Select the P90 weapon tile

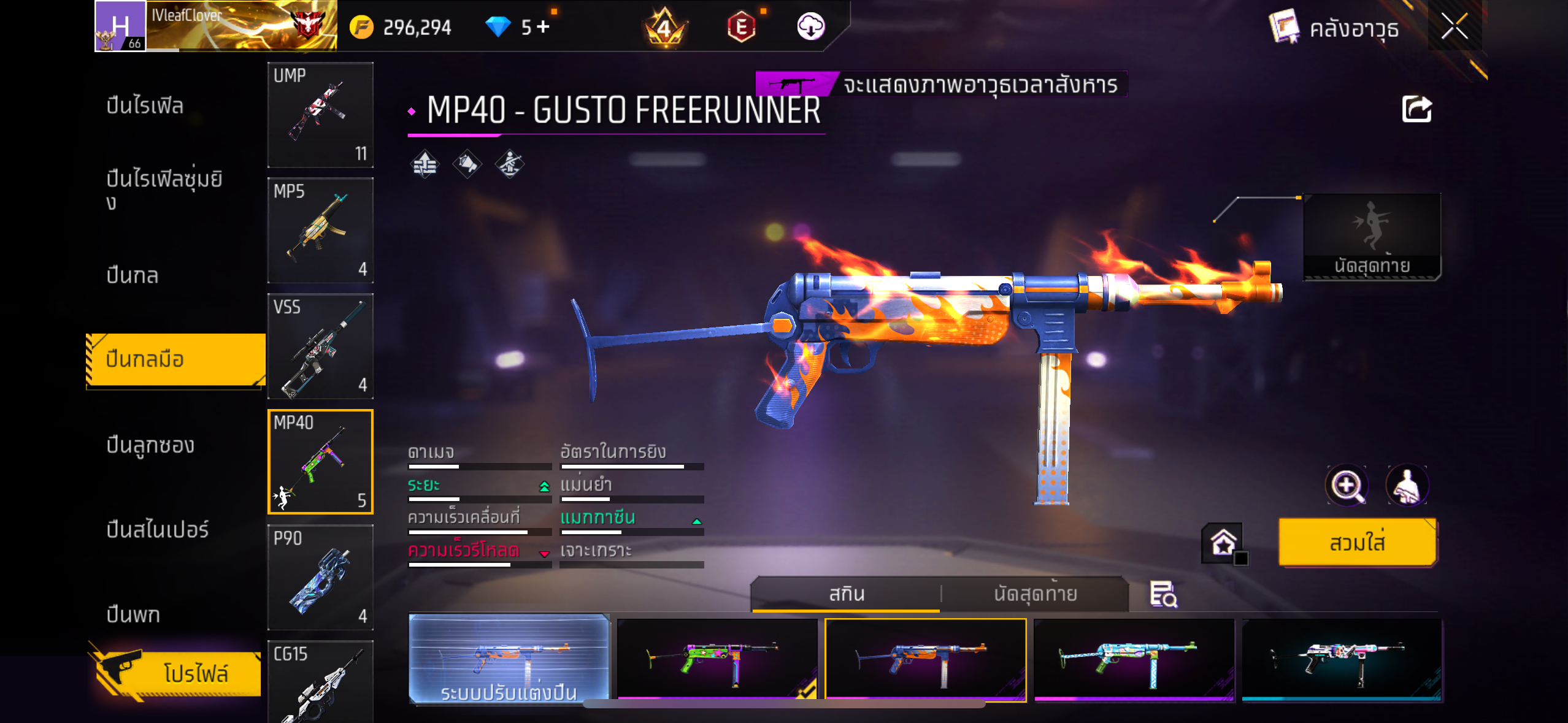[x=320, y=577]
